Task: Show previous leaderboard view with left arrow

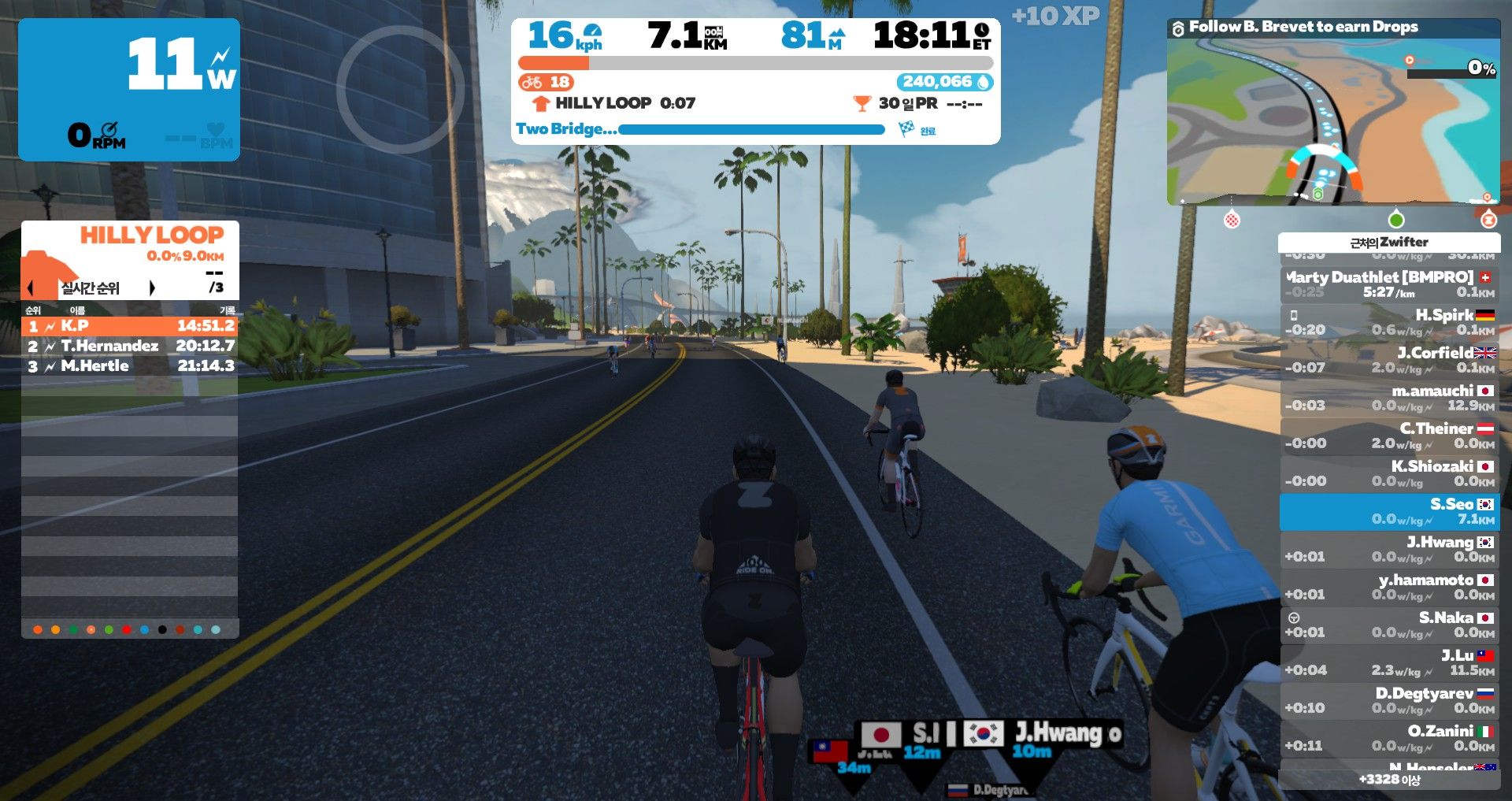Action: point(31,287)
